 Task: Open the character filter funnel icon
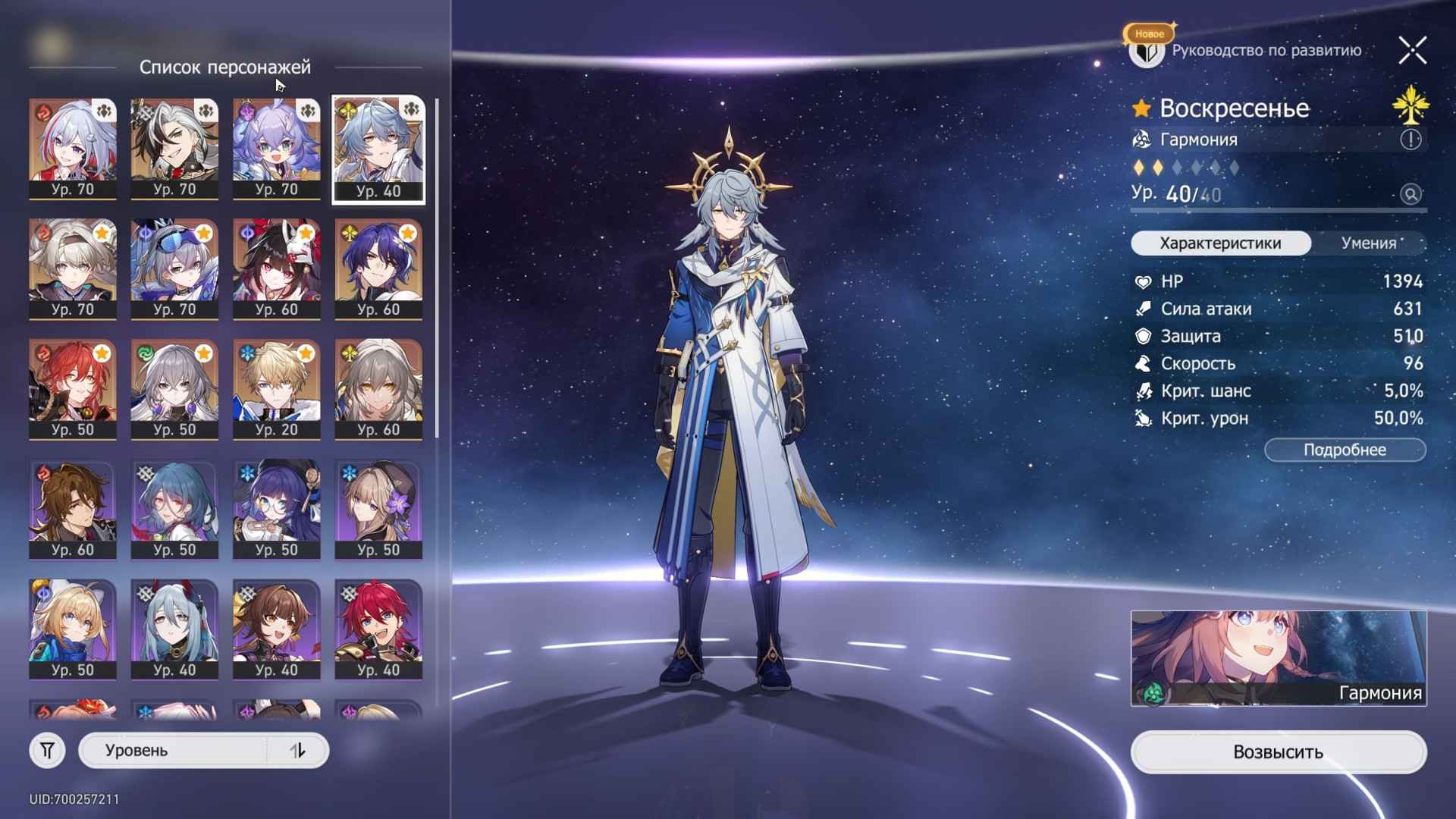(x=48, y=750)
